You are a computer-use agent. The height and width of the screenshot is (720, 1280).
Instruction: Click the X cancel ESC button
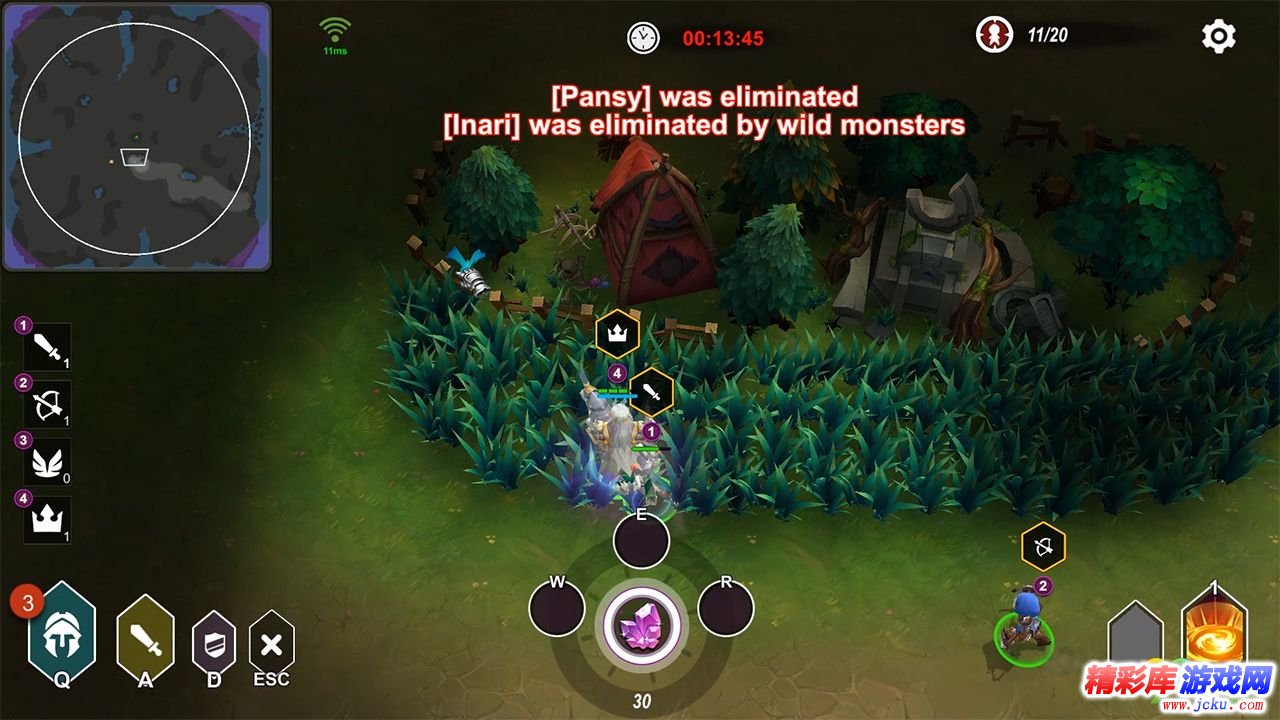click(x=271, y=644)
